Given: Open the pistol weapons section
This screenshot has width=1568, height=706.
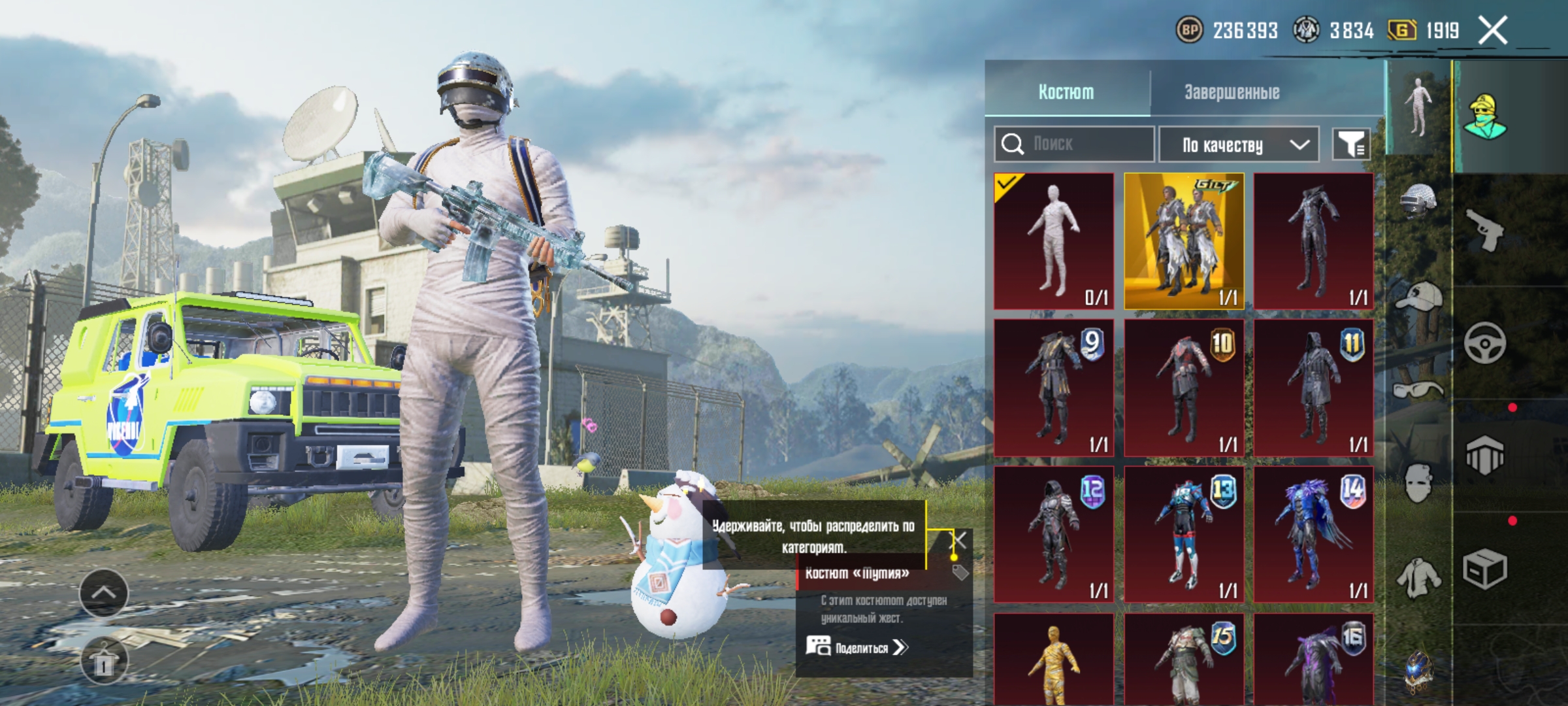Looking at the screenshot, I should click(x=1485, y=229).
